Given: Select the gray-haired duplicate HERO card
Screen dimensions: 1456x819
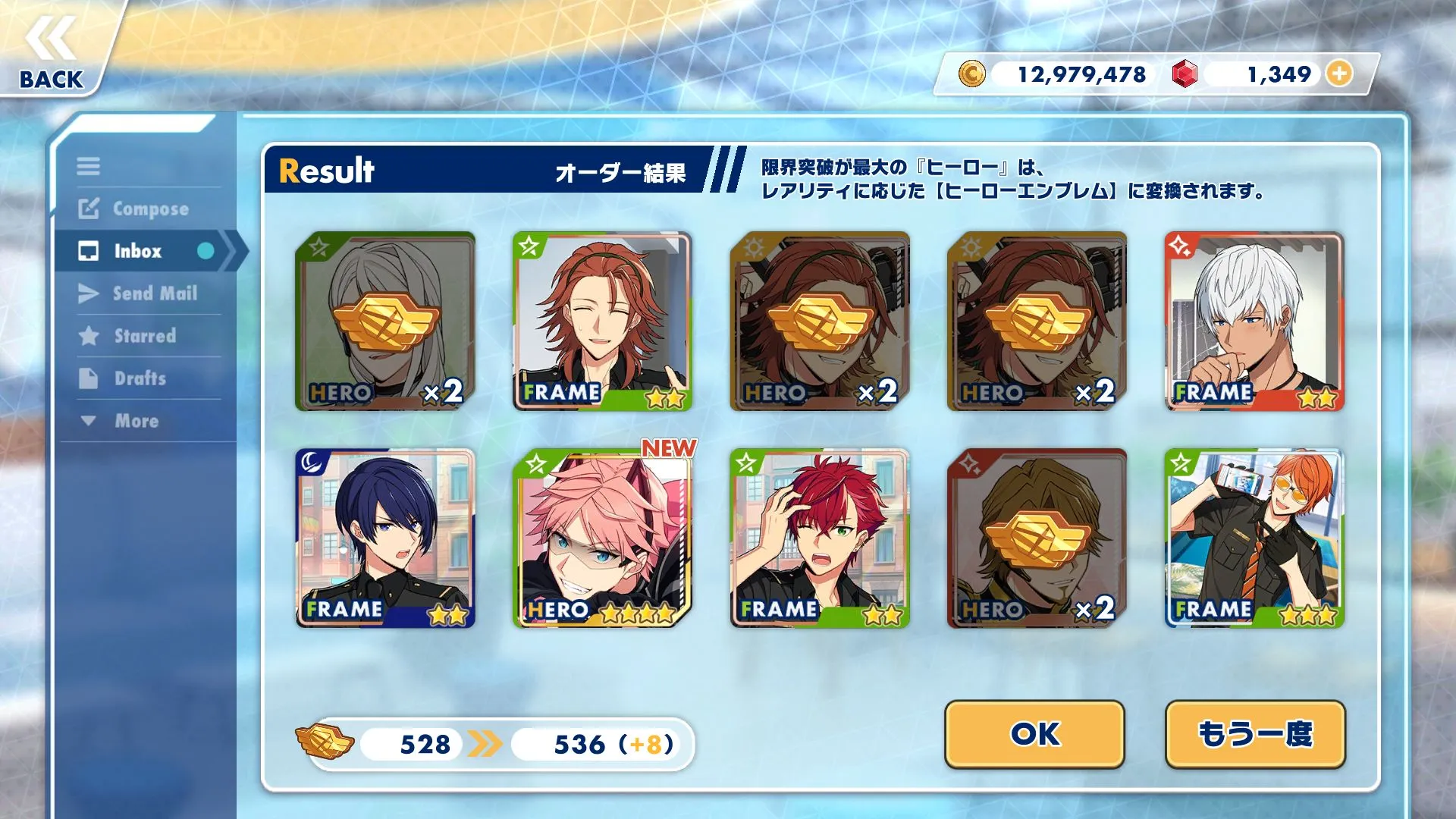Looking at the screenshot, I should click(x=385, y=322).
